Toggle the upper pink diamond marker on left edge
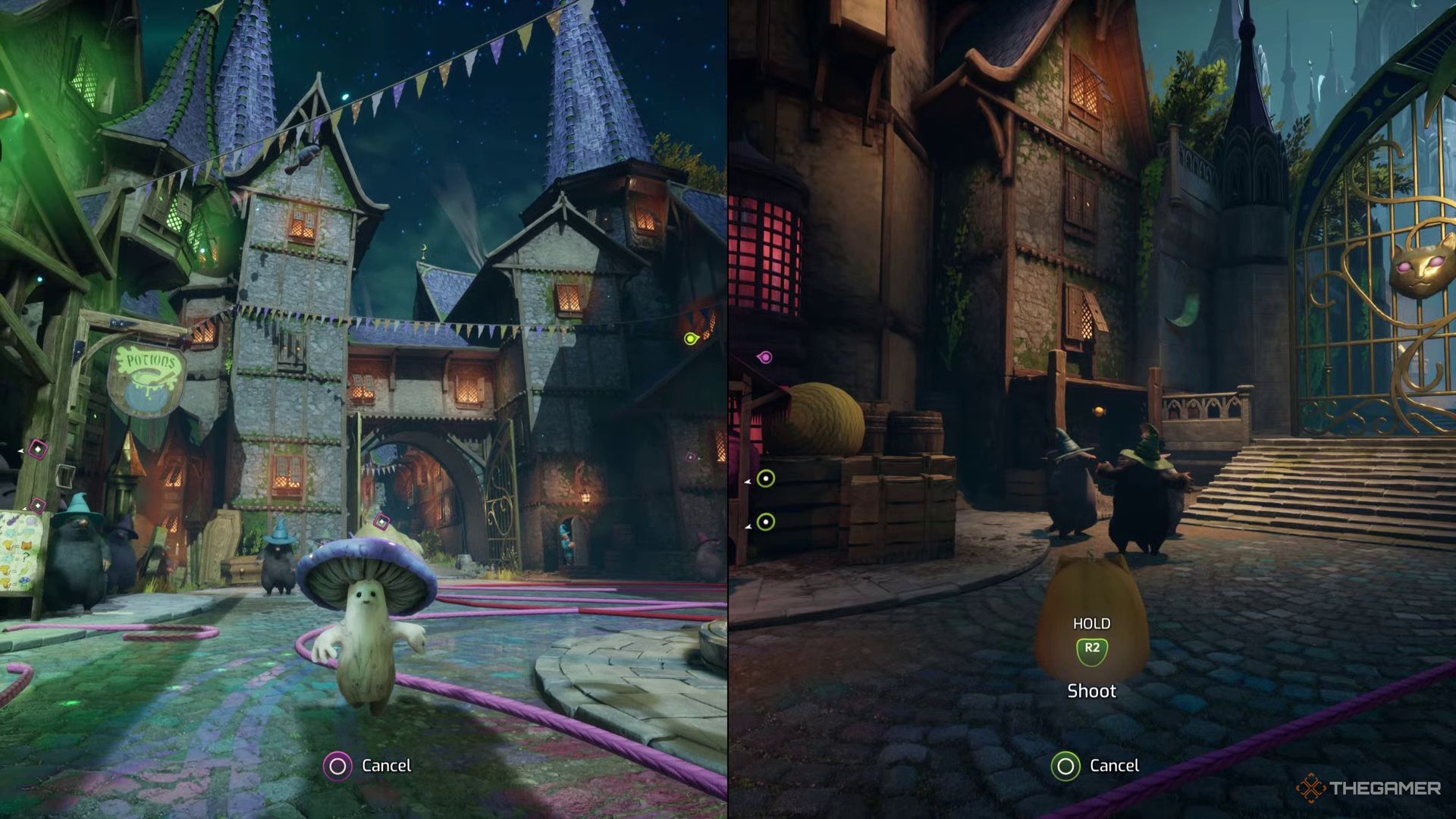Image resolution: width=1456 pixels, height=819 pixels. point(38,450)
